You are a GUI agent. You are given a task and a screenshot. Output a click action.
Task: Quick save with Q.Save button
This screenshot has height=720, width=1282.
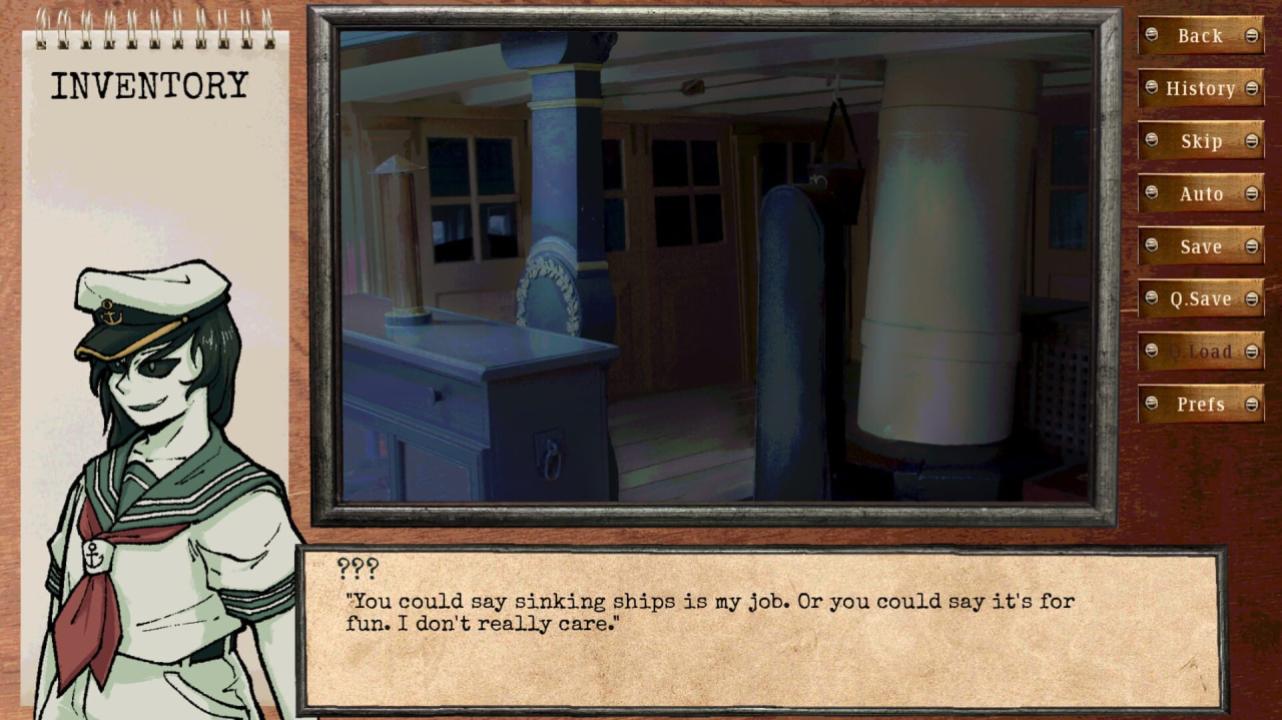tap(1200, 299)
